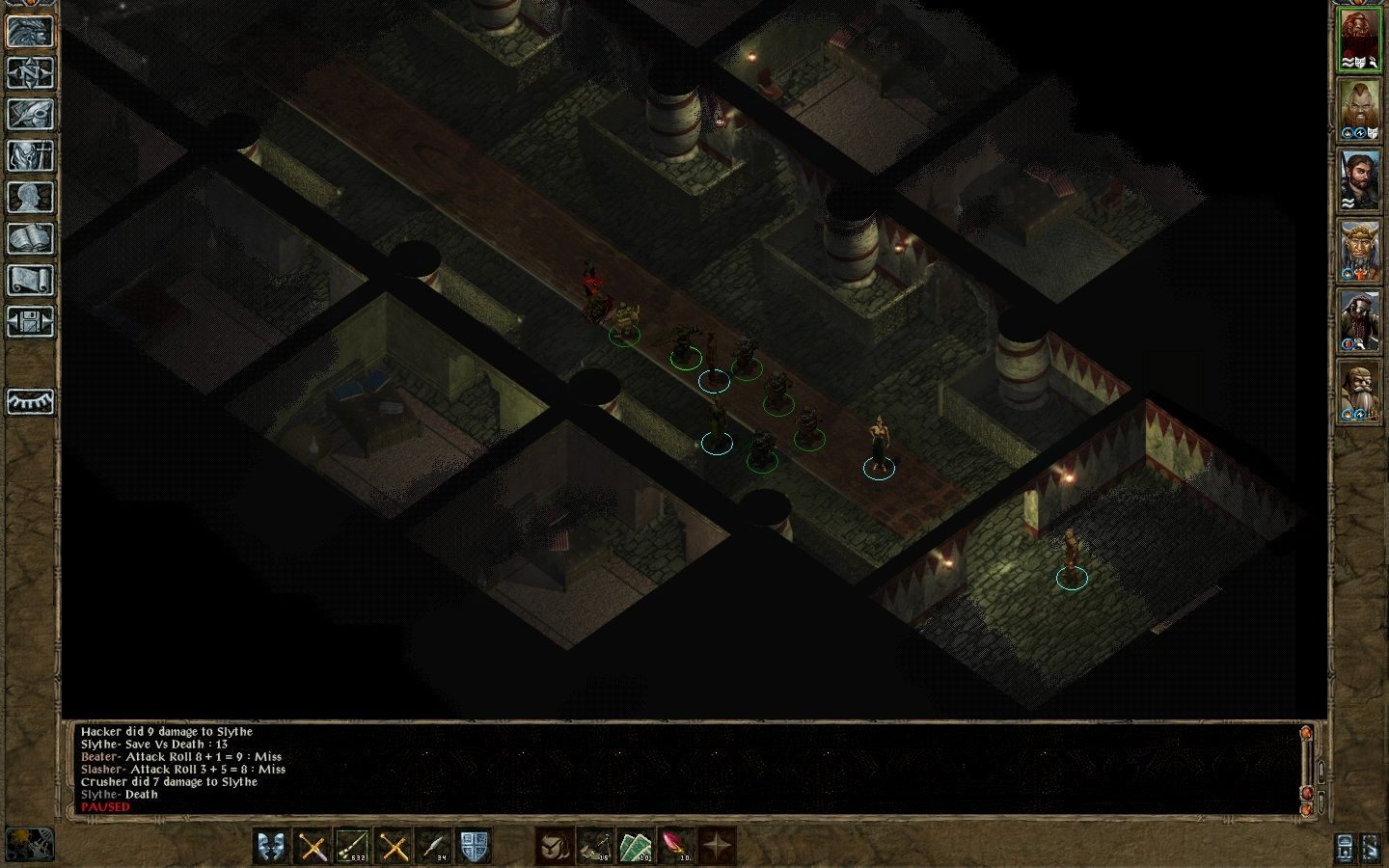Equip the staff sling weapon slot showing 632

(x=353, y=847)
